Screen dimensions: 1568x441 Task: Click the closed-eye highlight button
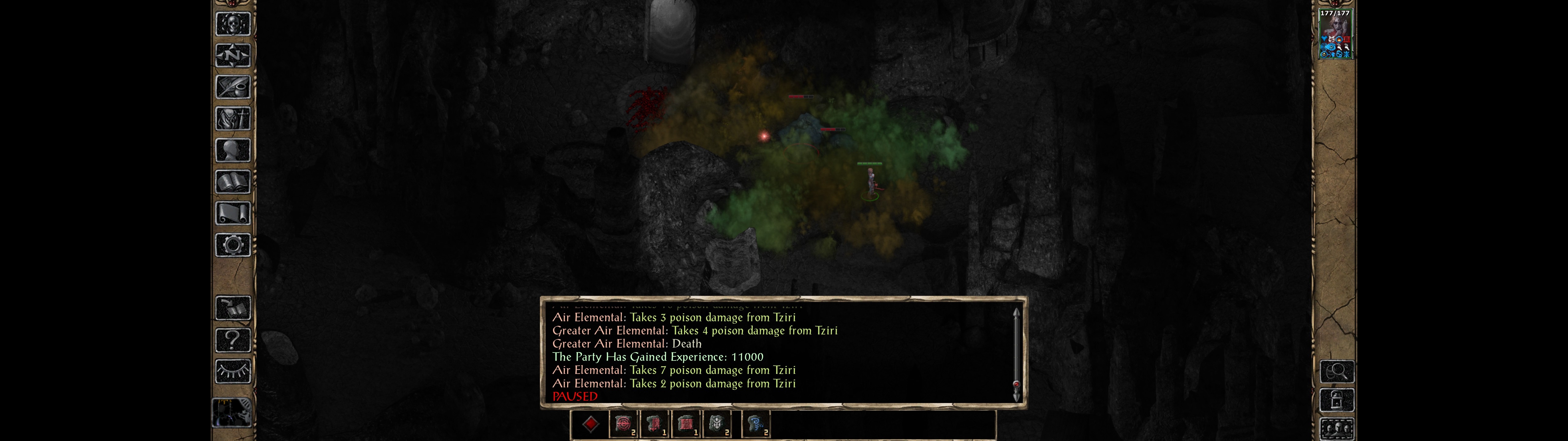[233, 371]
